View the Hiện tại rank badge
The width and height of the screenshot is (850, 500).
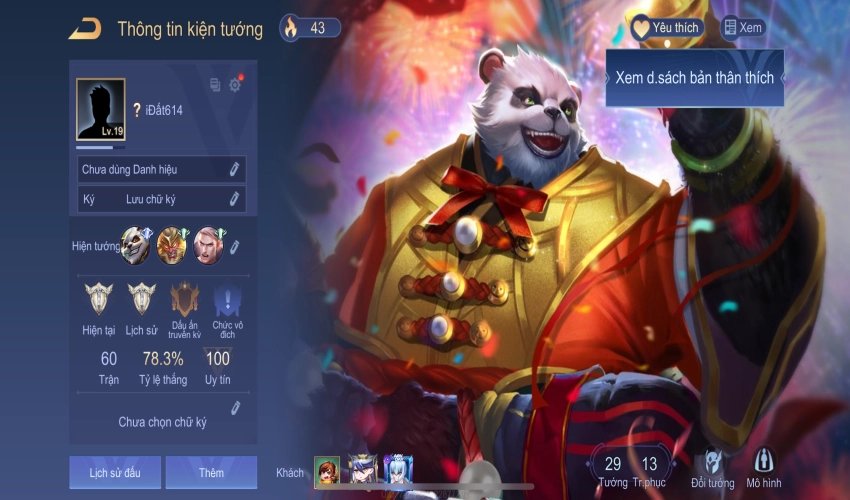(99, 299)
